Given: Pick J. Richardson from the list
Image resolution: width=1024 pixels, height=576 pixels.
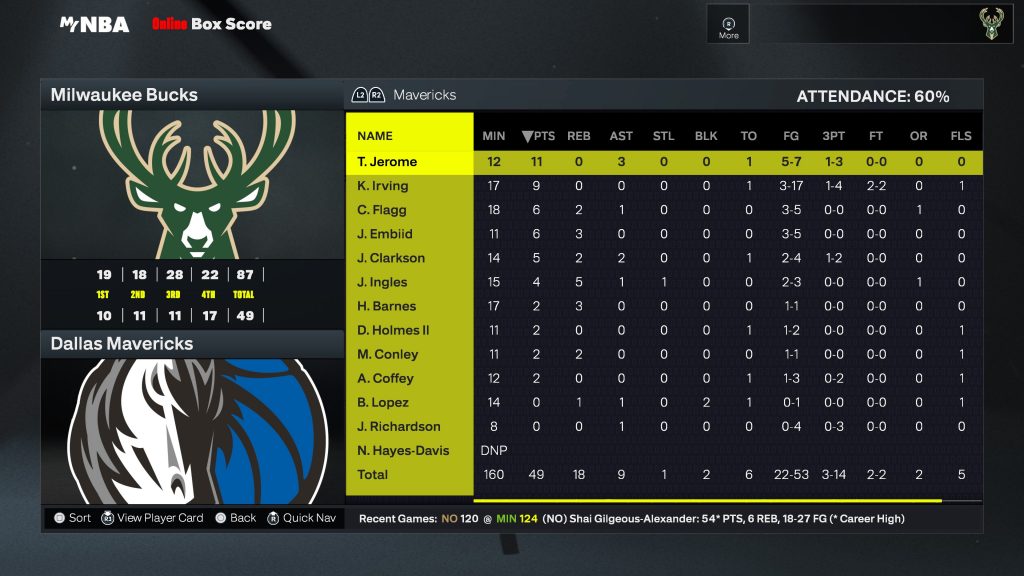Looking at the screenshot, I should (398, 426).
